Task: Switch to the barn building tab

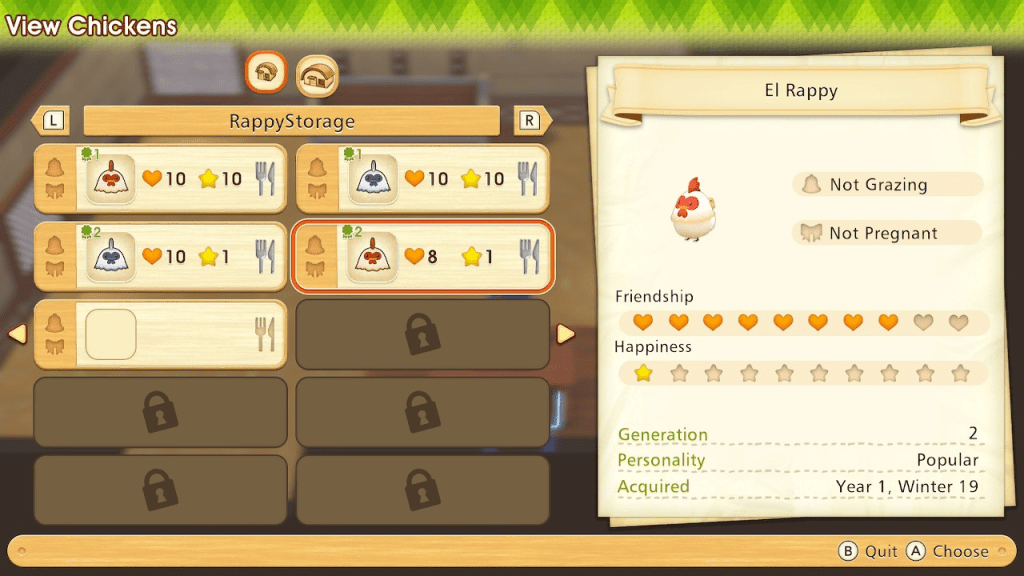Action: pos(317,75)
